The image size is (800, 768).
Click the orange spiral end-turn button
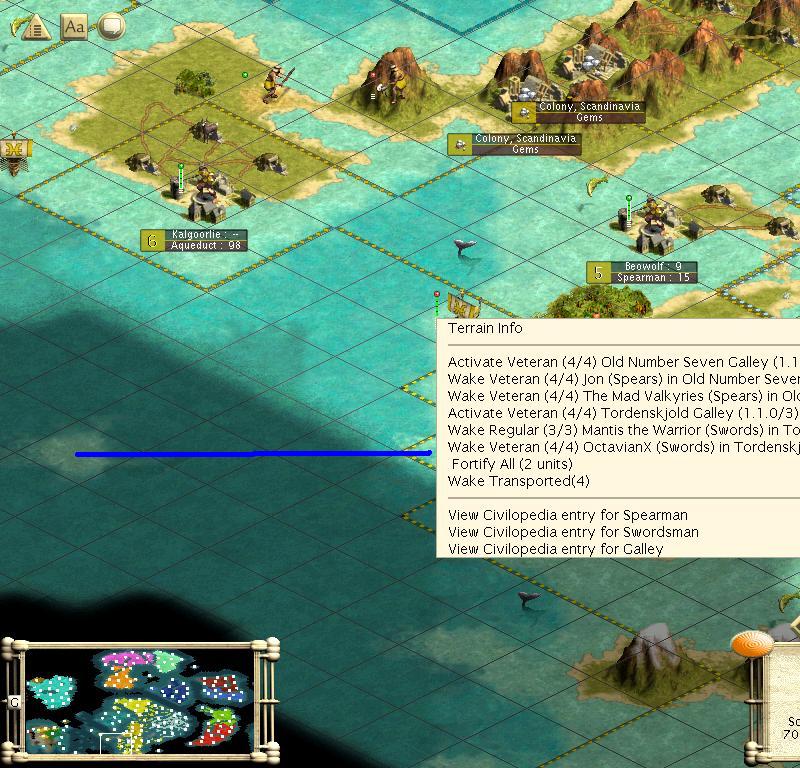click(x=752, y=643)
